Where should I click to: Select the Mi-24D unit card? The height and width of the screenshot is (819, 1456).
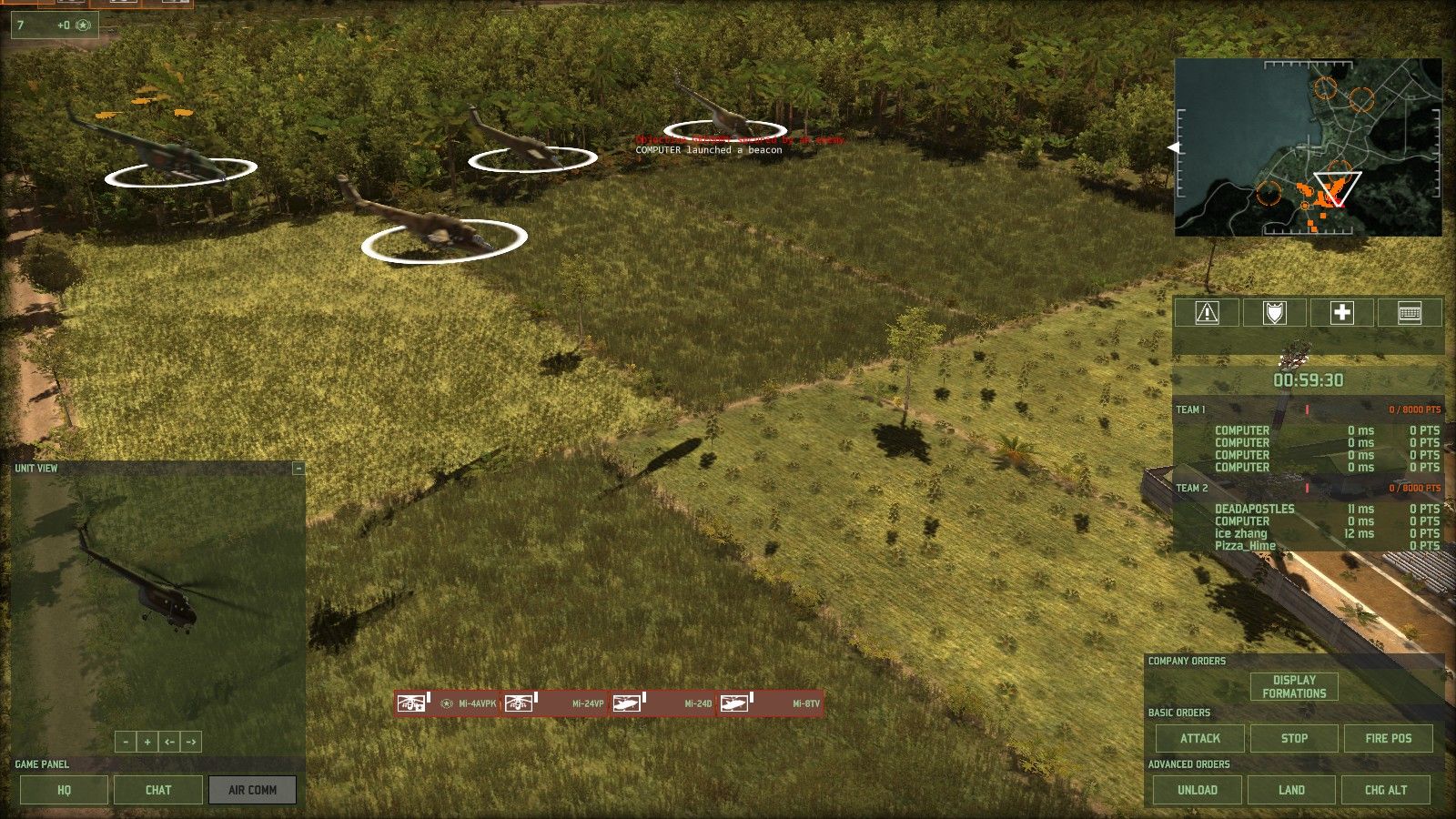pos(662,703)
